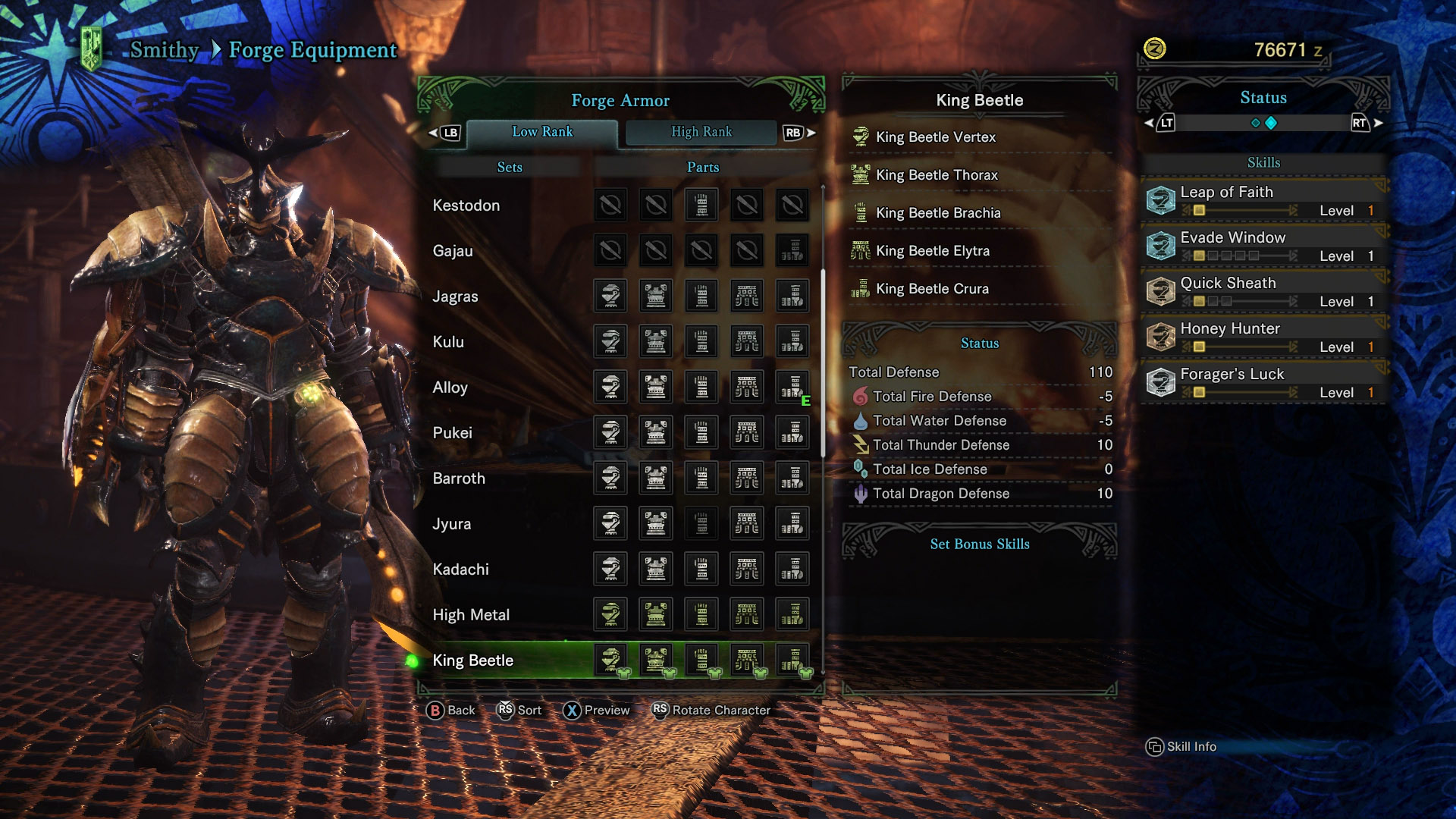1456x819 pixels.
Task: Select the Barroth armor set
Action: 459,479
